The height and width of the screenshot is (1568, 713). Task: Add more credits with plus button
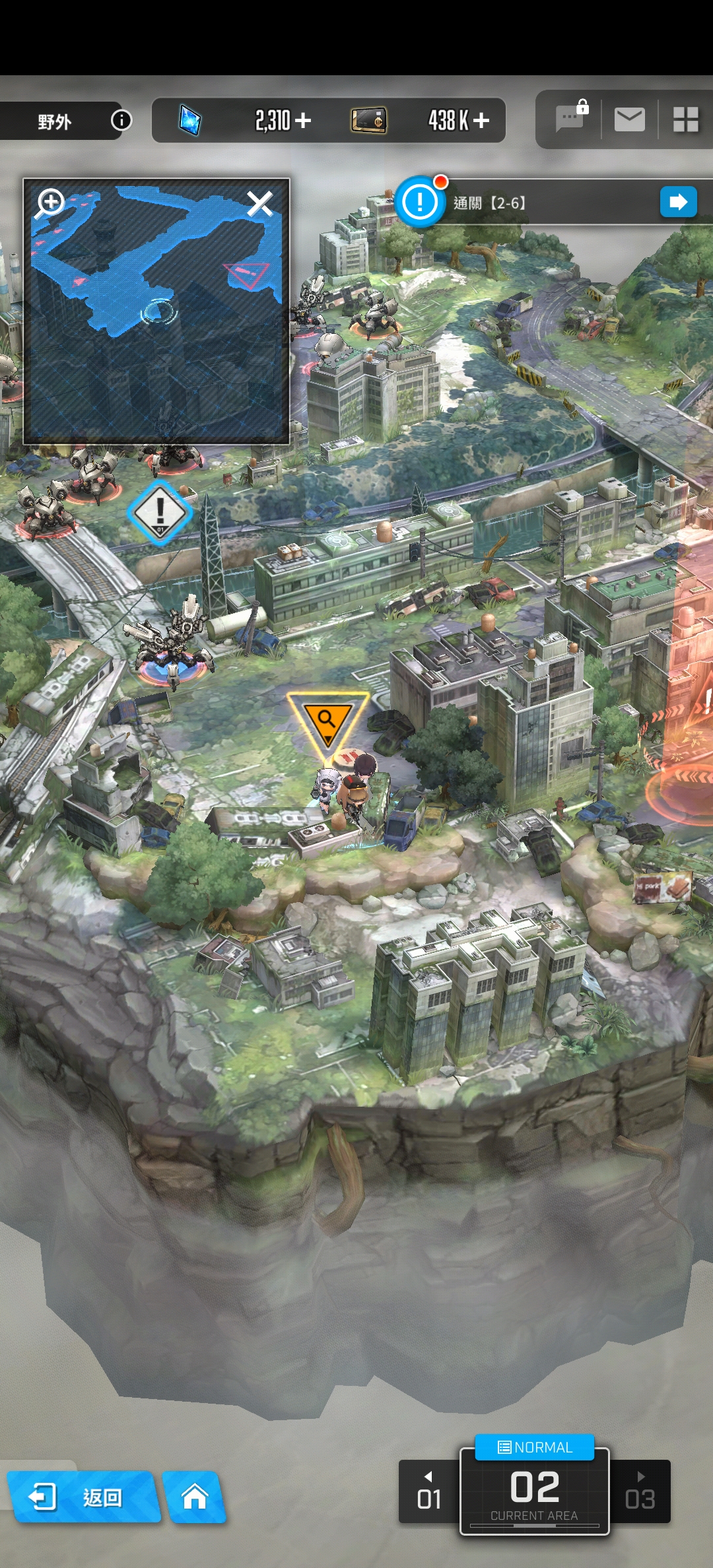coord(481,120)
